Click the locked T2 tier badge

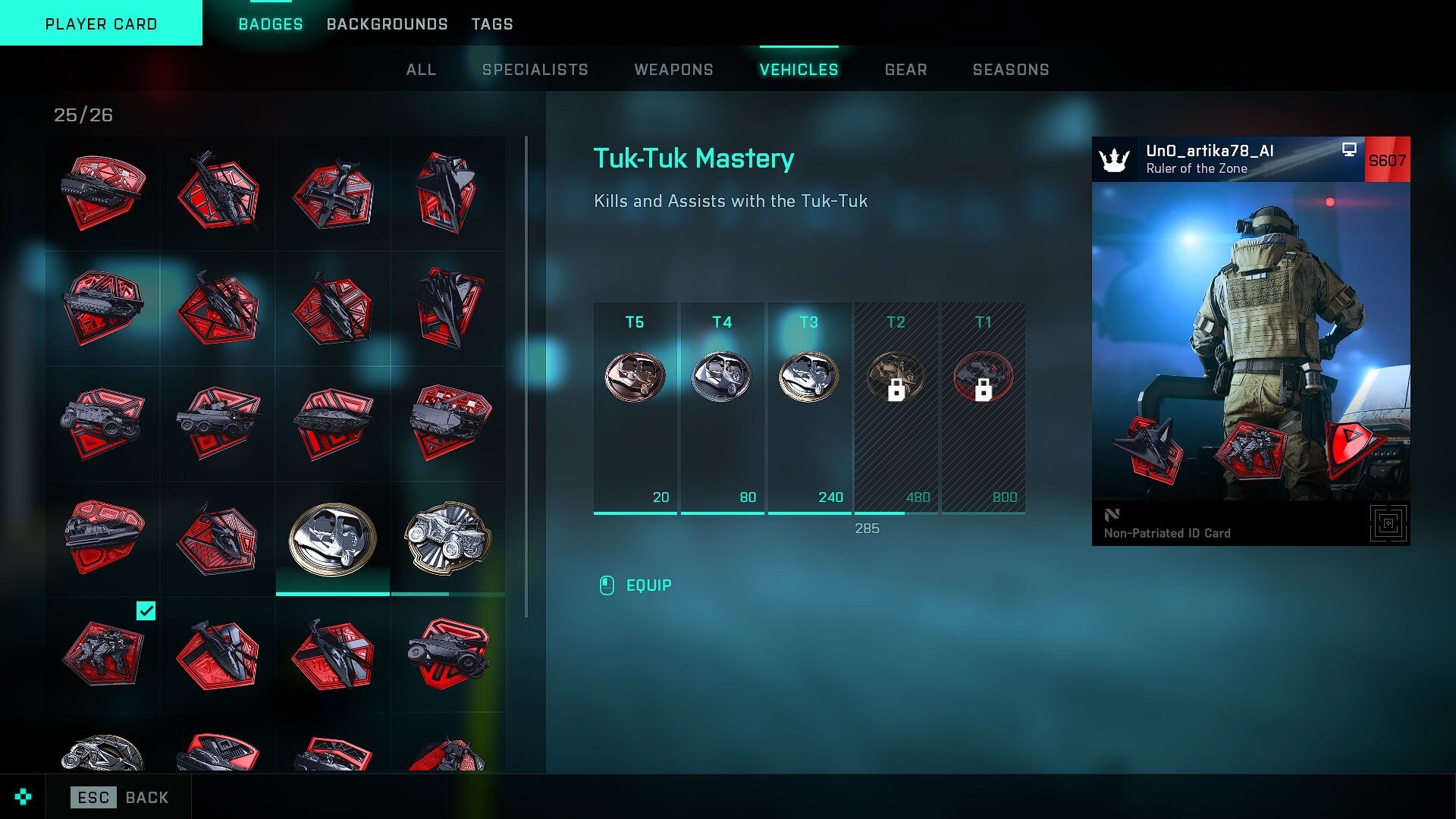(896, 376)
